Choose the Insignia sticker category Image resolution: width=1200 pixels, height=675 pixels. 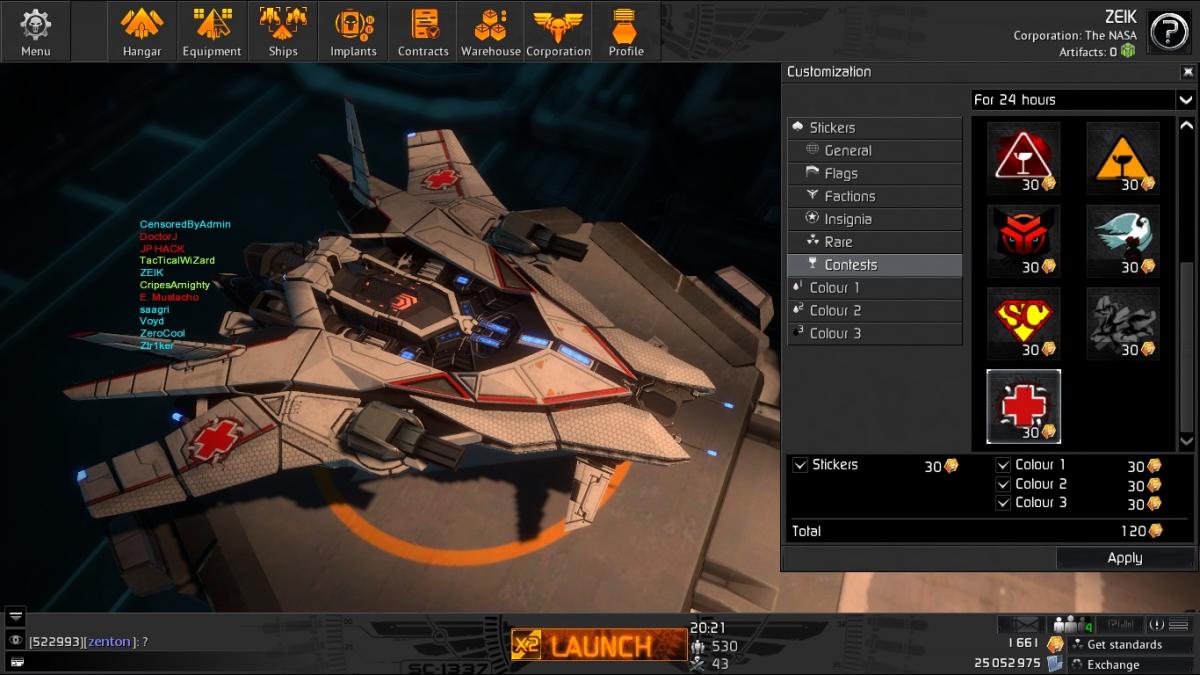875,219
